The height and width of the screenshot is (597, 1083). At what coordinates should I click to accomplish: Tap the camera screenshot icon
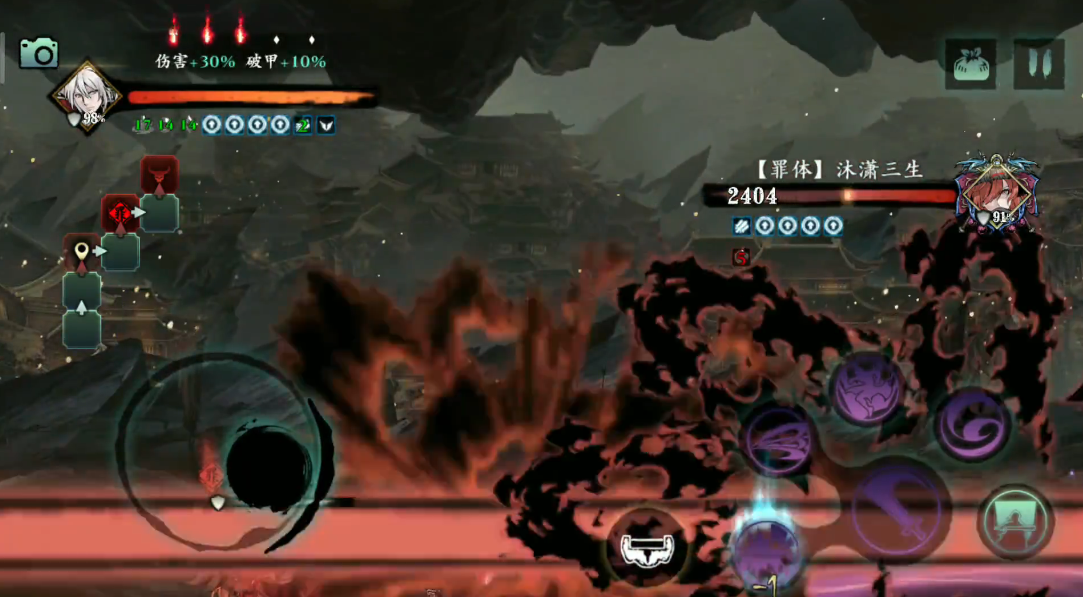tap(39, 53)
